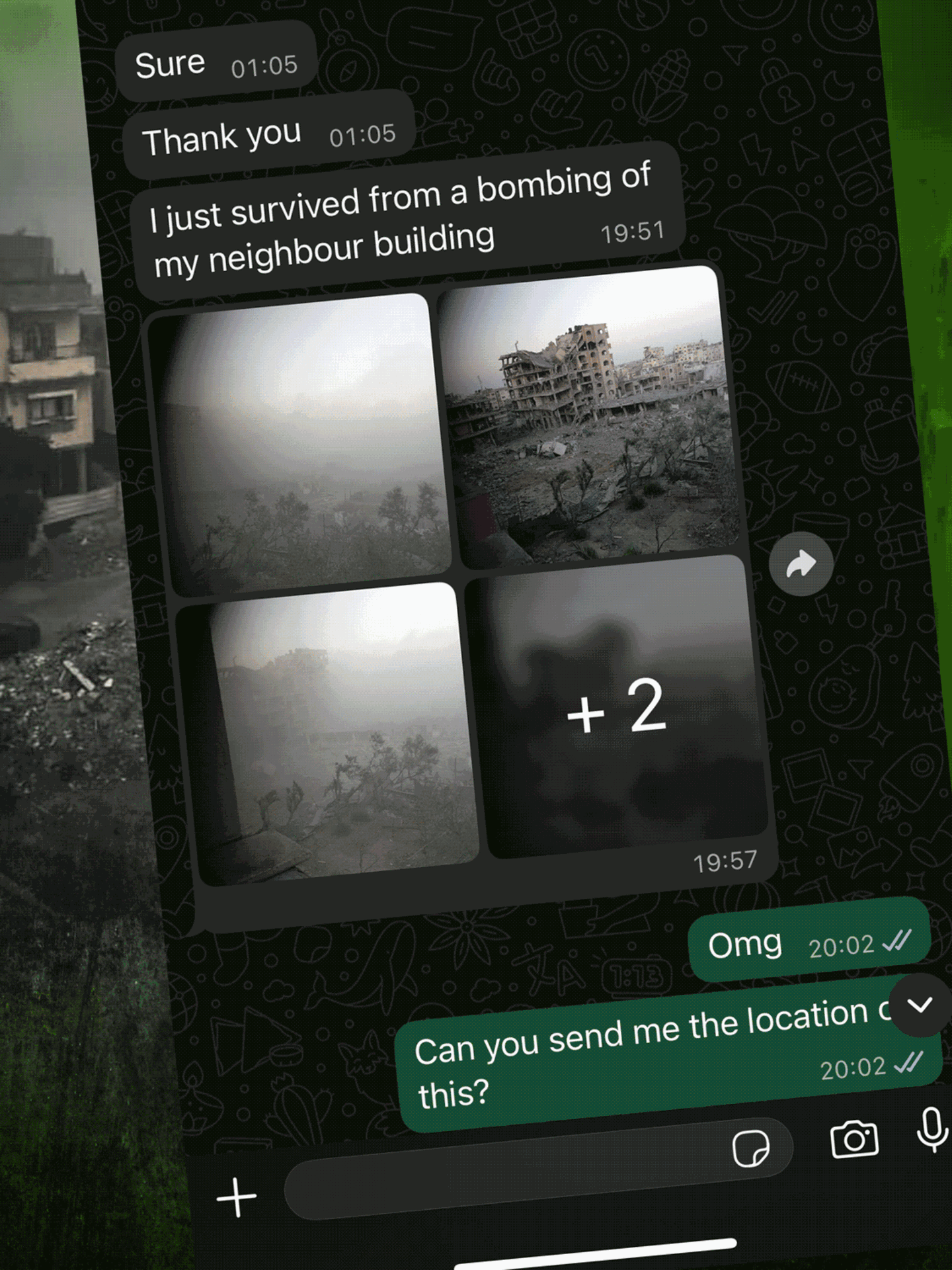Select the "Thank you" message bubble

tap(268, 136)
